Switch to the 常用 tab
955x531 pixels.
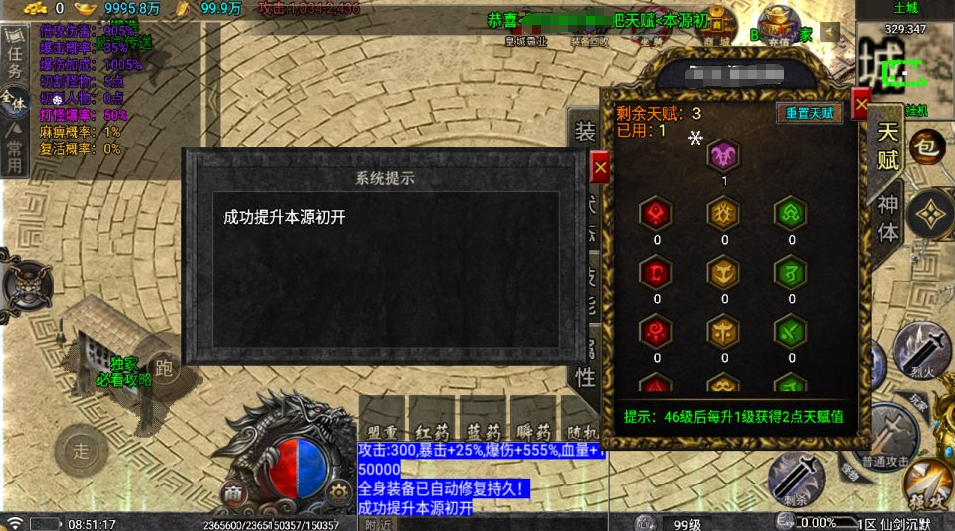pos(14,150)
